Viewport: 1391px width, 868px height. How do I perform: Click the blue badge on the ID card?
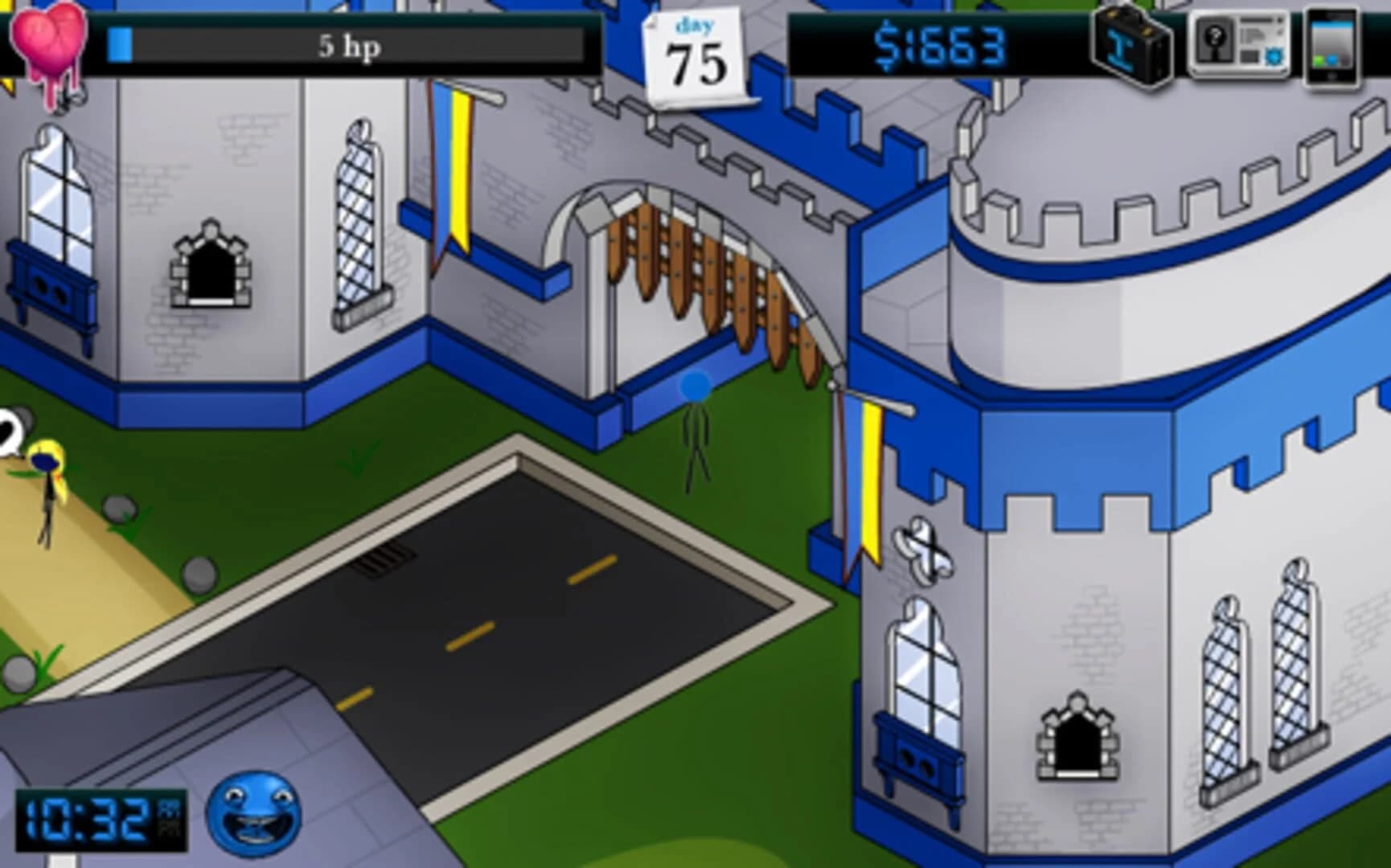1274,56
